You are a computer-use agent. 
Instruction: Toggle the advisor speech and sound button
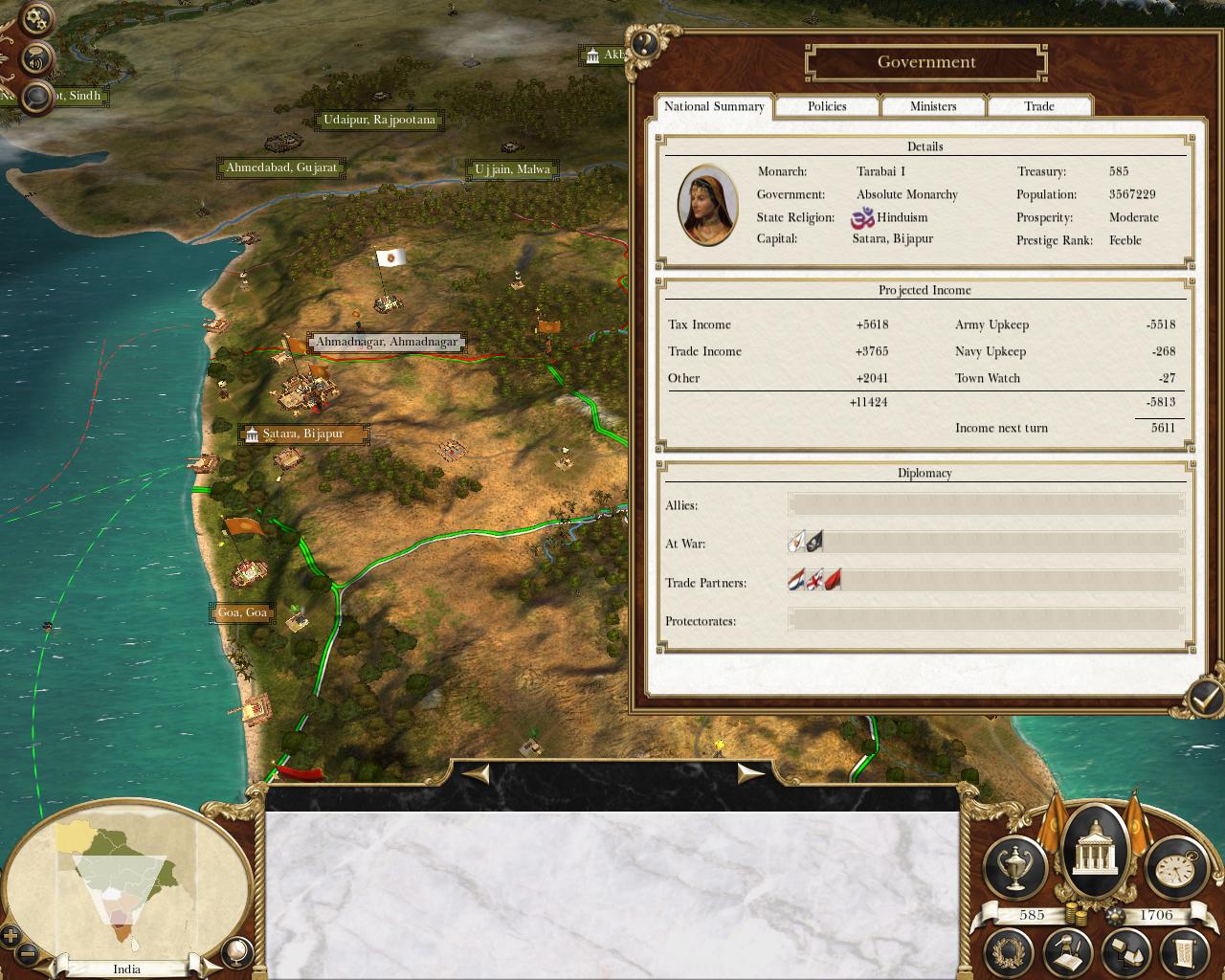point(35,59)
